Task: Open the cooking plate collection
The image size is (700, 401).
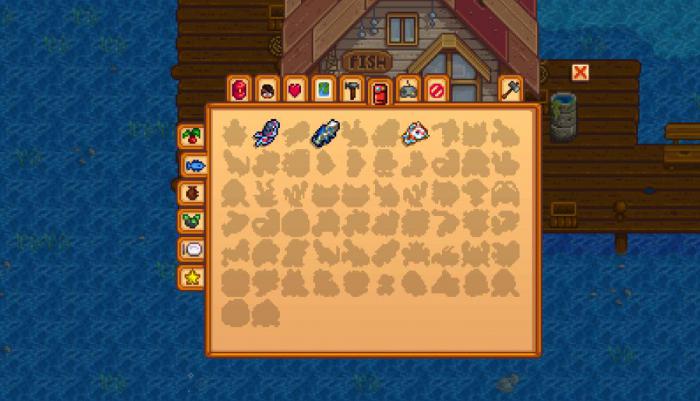Action: pos(190,248)
